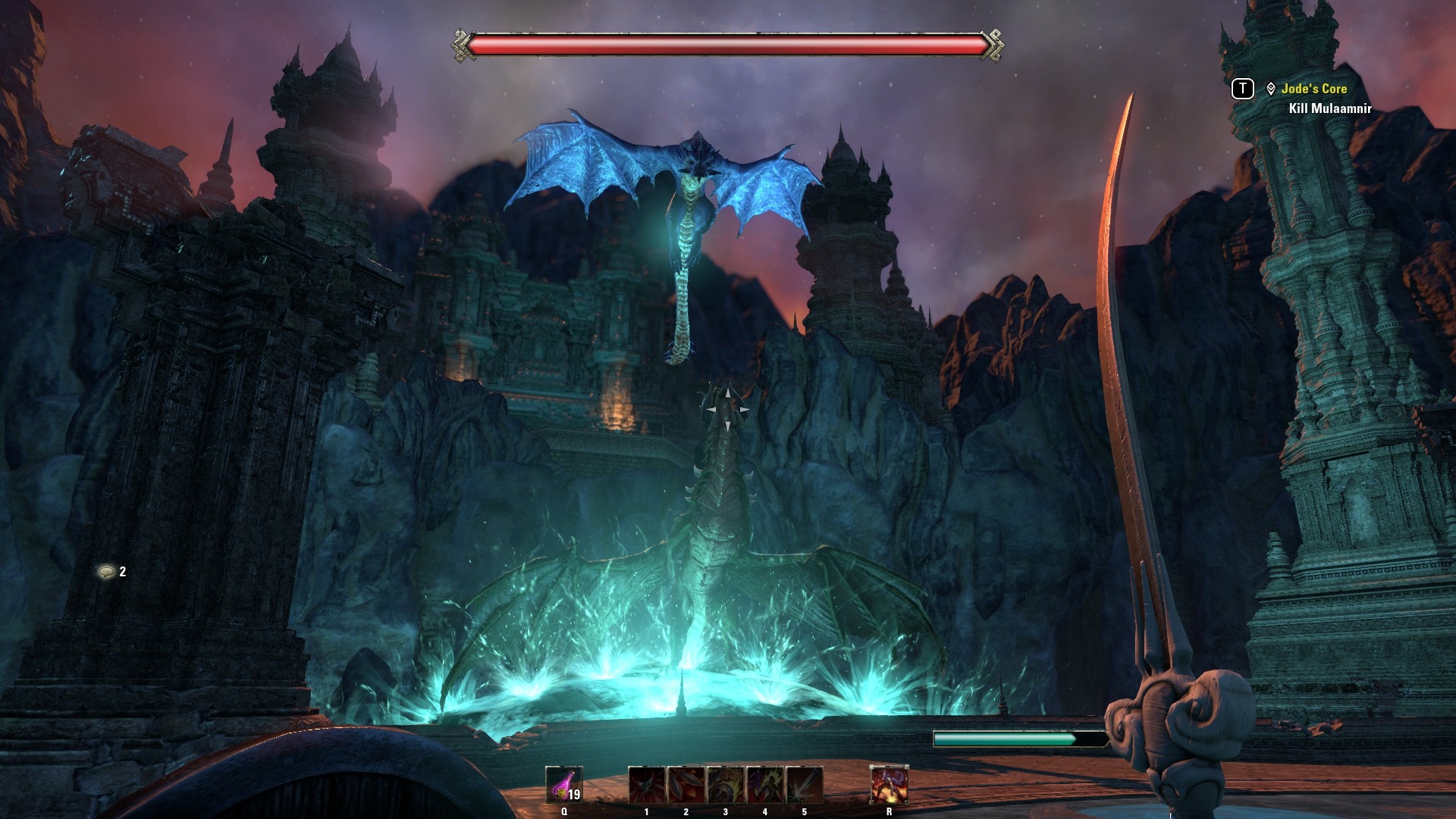This screenshot has width=1456, height=819.
Task: Activate the coiled dragon ability in slot 3
Action: (726, 785)
